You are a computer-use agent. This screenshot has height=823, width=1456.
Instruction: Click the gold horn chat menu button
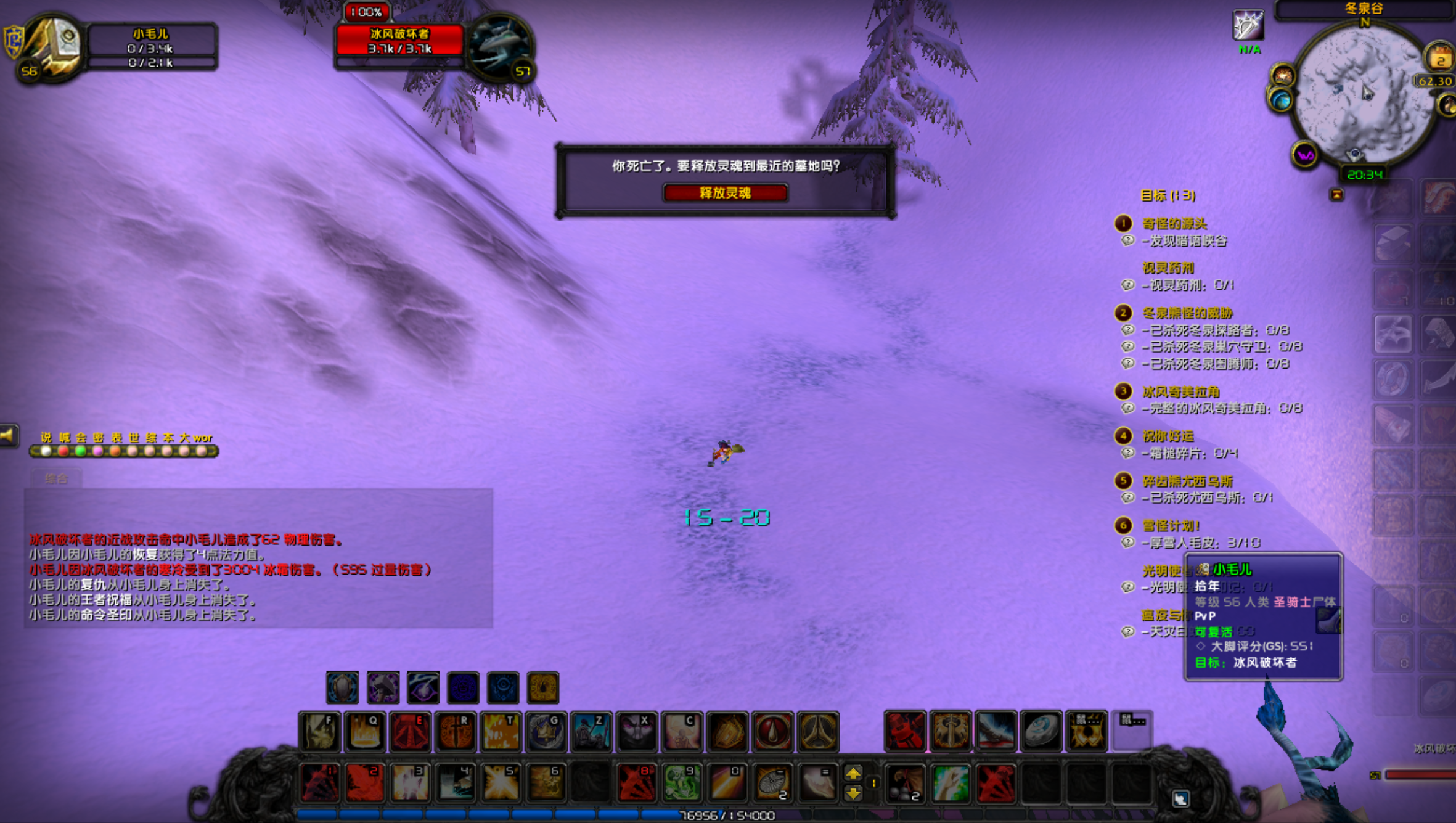click(9, 436)
